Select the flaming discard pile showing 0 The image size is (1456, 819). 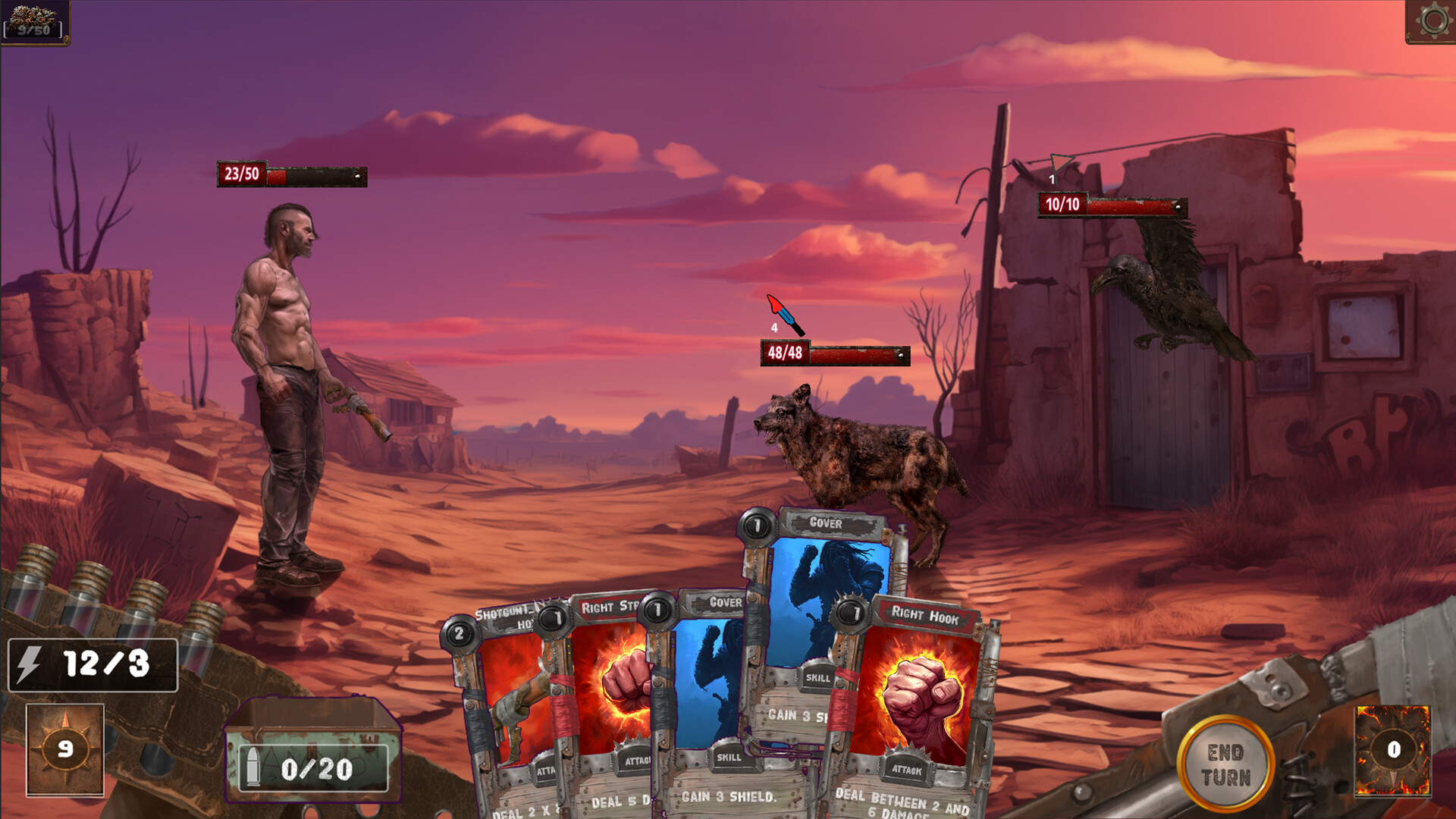coord(1391,749)
